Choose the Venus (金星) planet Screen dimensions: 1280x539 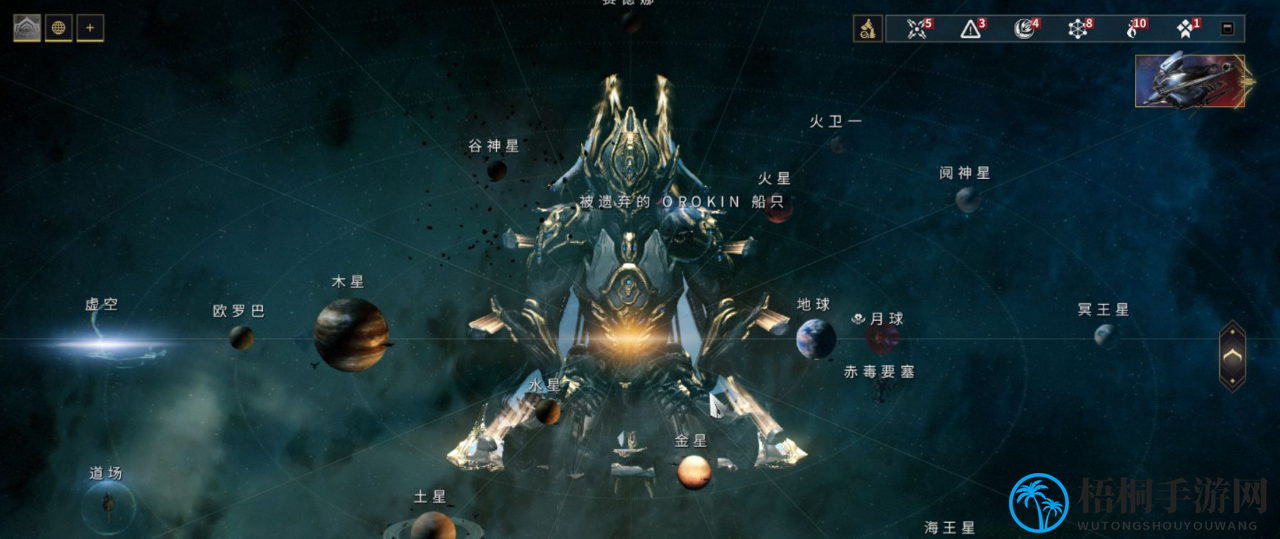[x=694, y=471]
